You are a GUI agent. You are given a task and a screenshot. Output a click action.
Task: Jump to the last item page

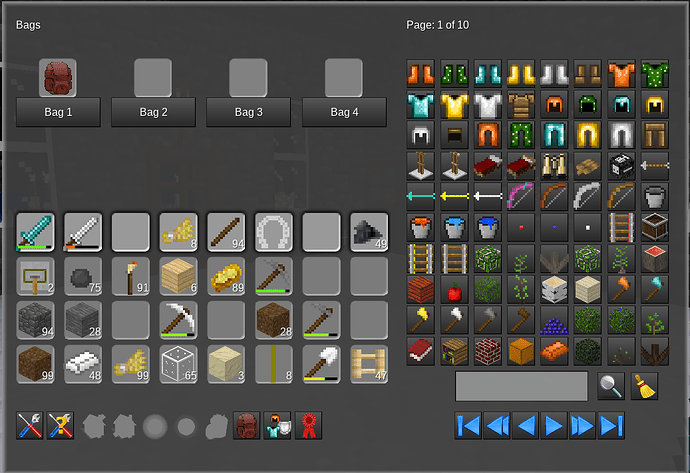(x=611, y=425)
